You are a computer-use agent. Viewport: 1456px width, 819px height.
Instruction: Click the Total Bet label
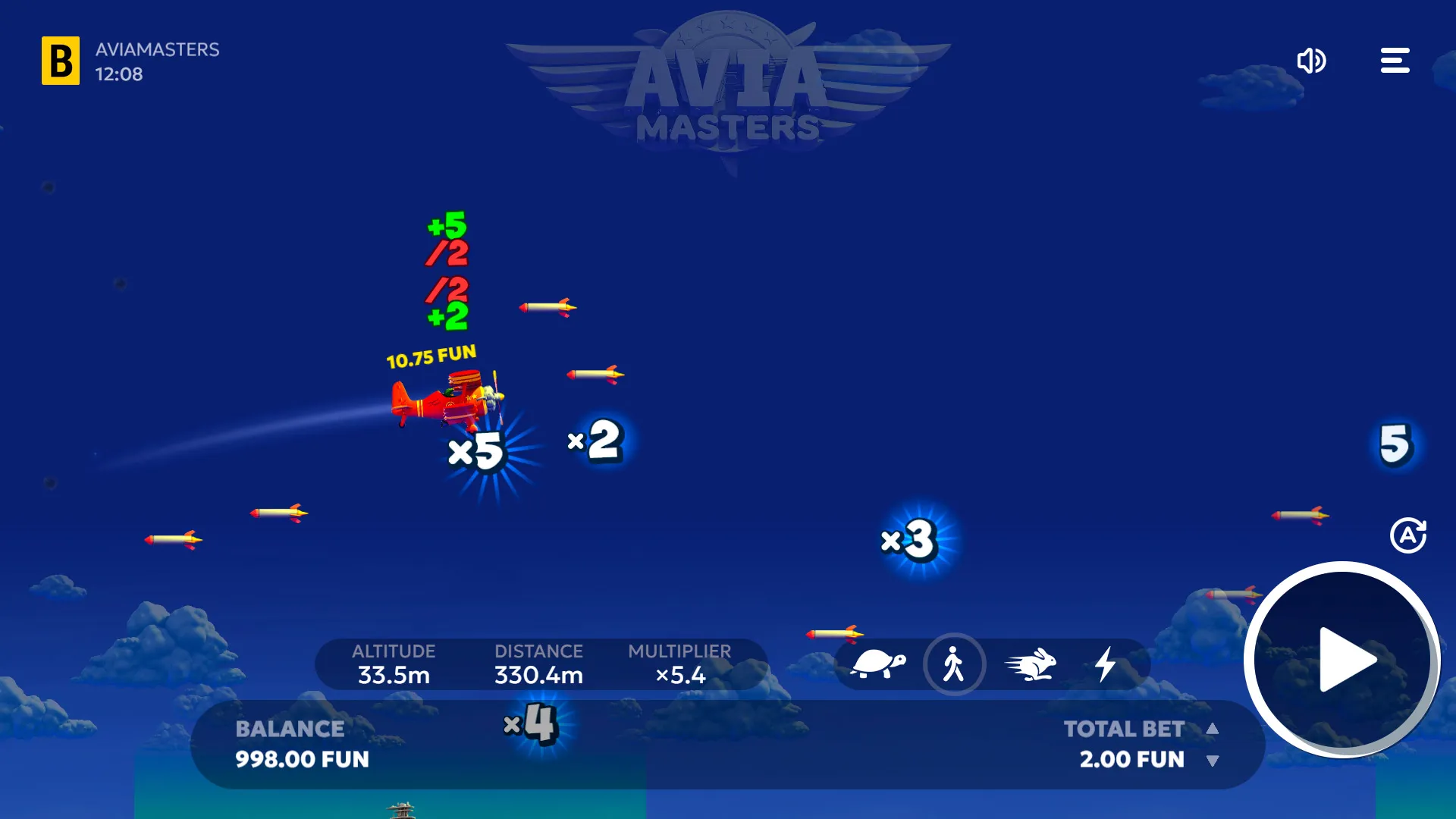(1125, 728)
